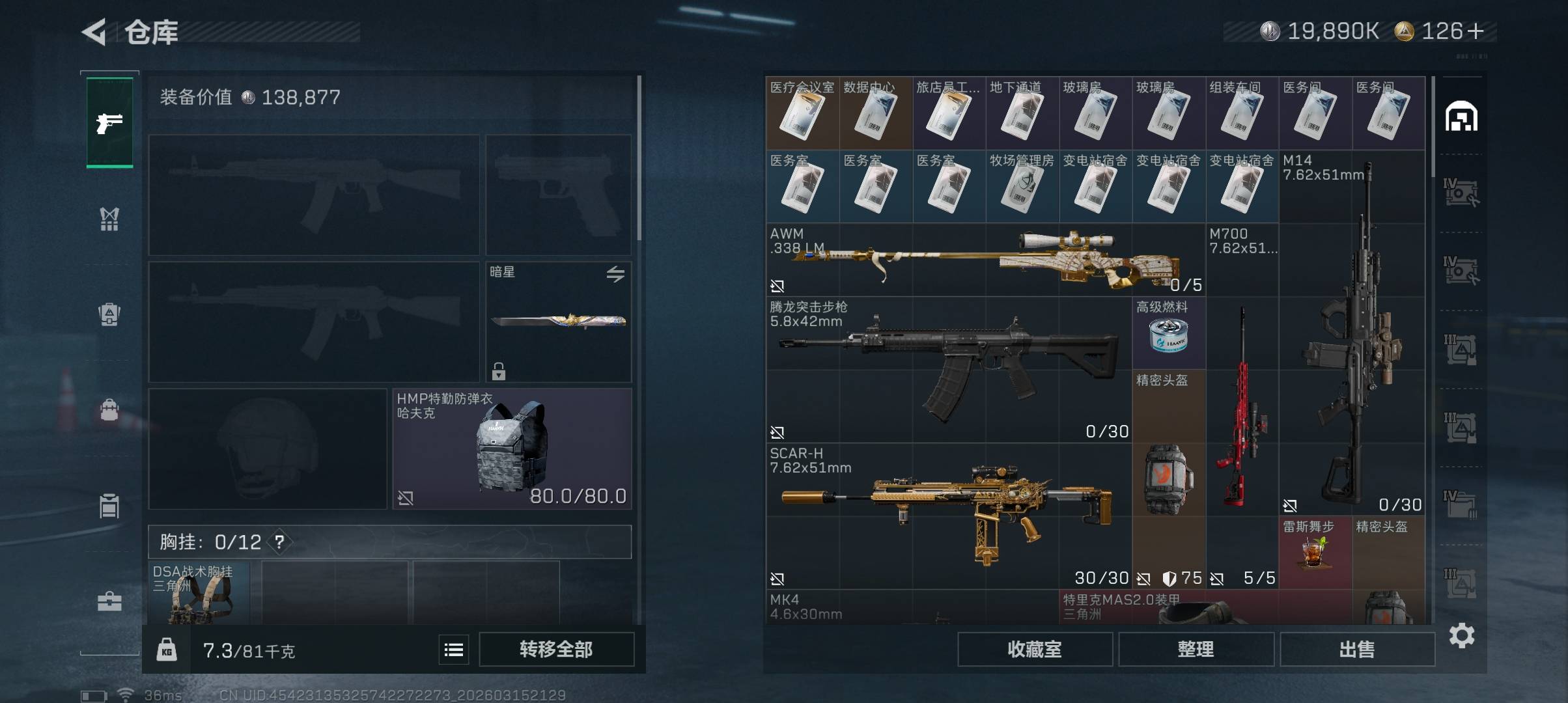This screenshot has height=703, width=1568.
Task: Open stash settings gear icon
Action: [x=1461, y=635]
